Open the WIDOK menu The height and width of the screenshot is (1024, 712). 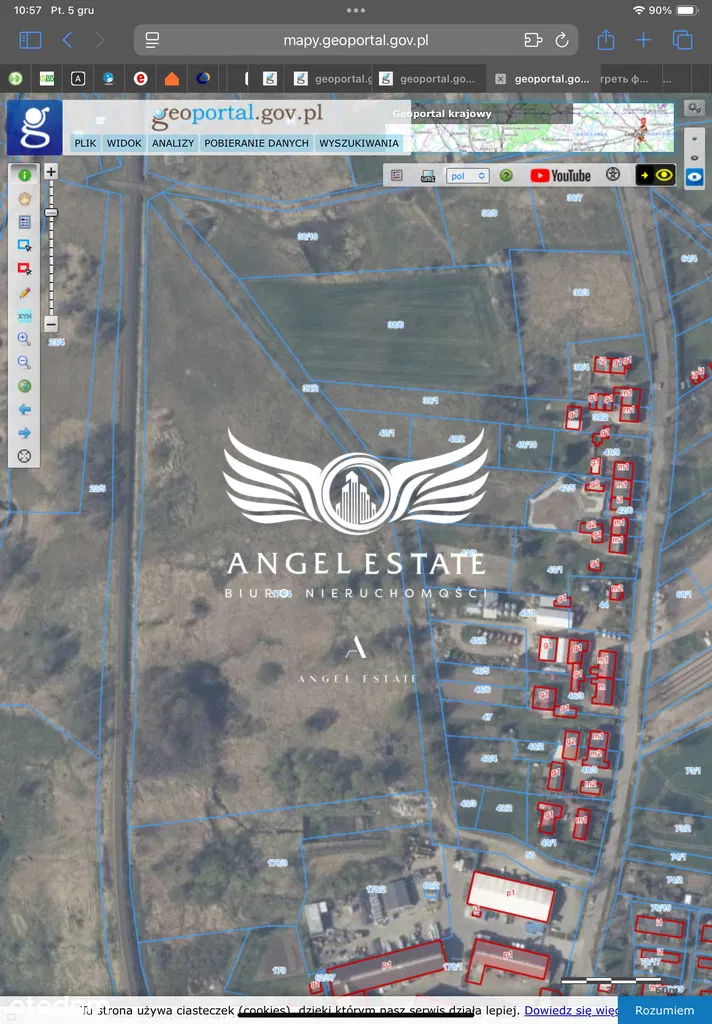[124, 143]
